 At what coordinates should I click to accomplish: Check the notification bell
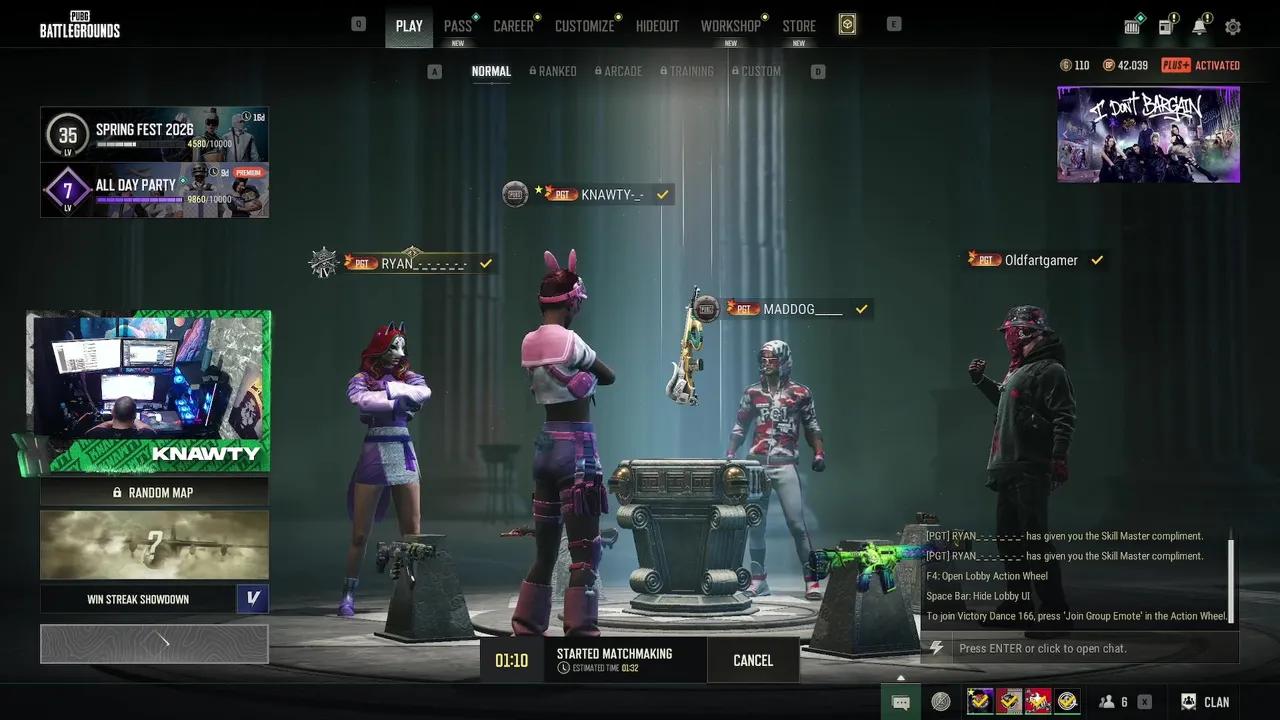[x=1199, y=27]
